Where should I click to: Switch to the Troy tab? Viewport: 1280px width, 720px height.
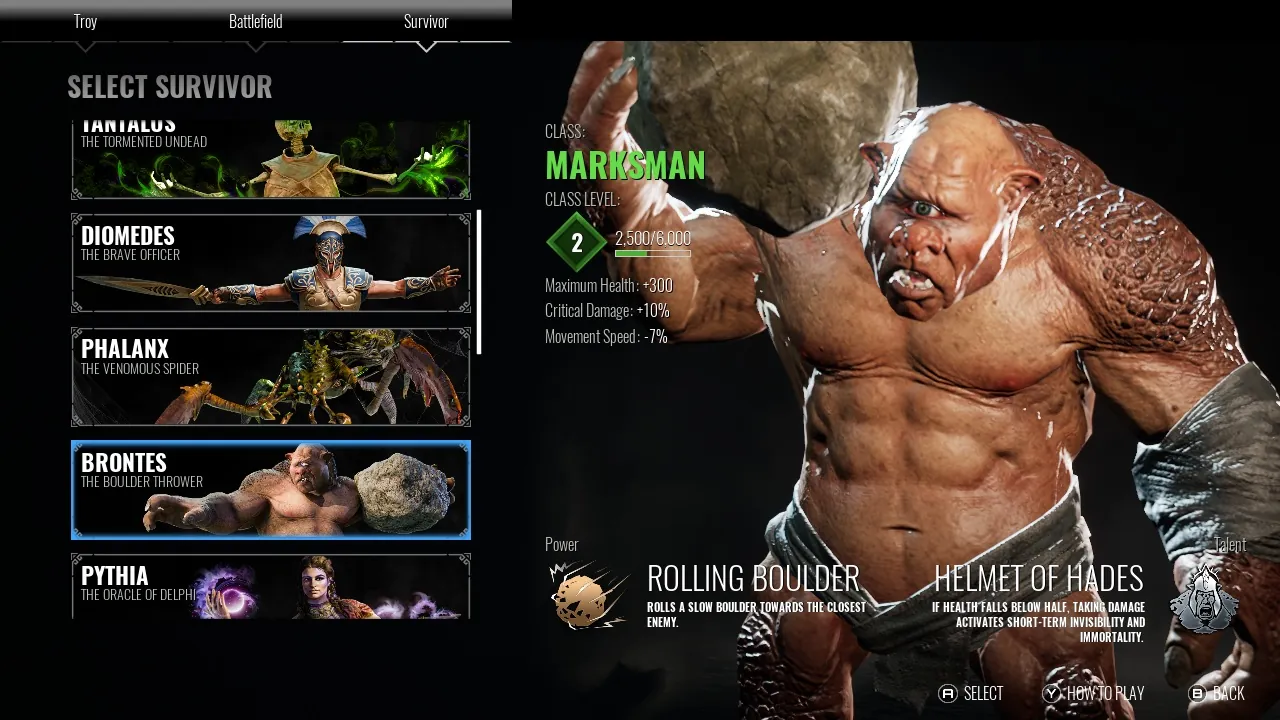(x=85, y=21)
